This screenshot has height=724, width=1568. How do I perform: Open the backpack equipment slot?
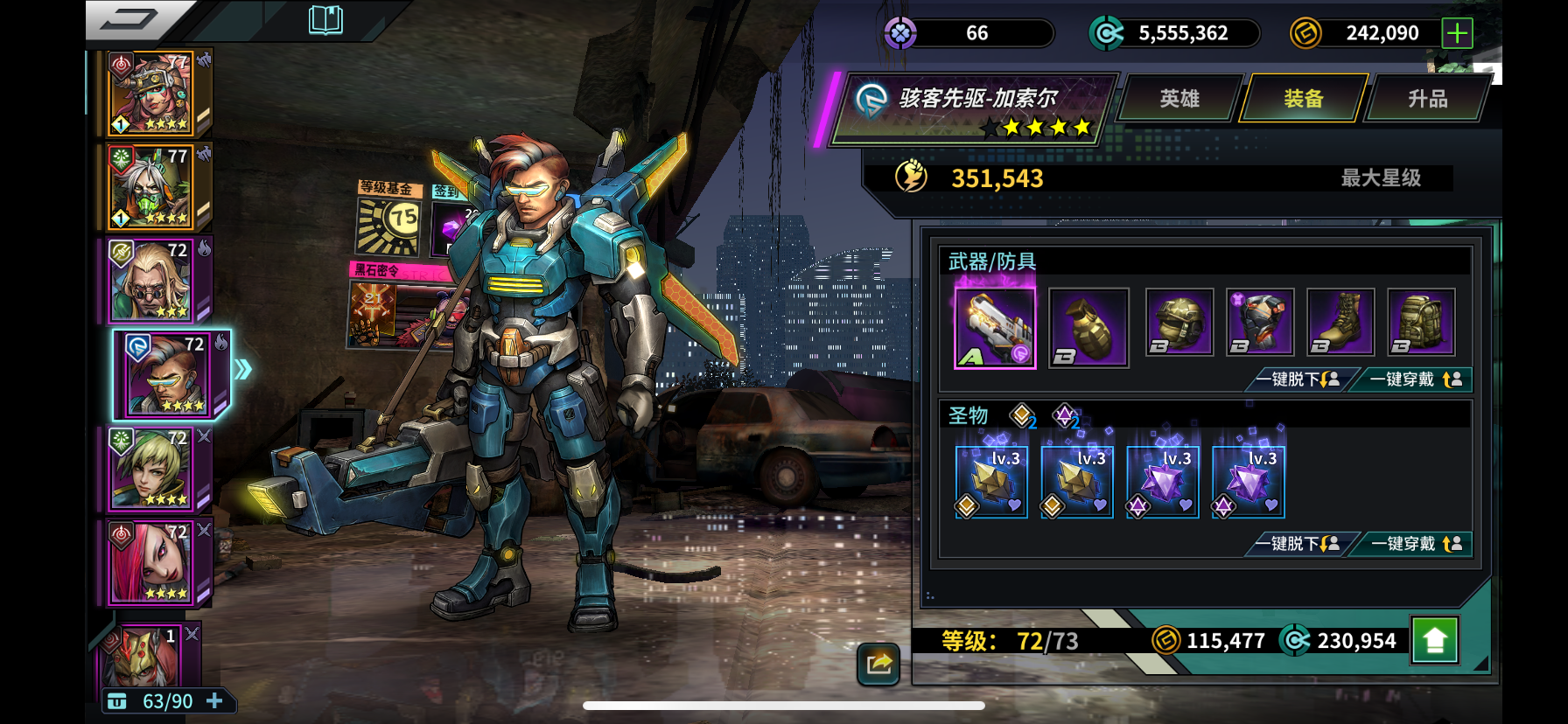click(1421, 323)
